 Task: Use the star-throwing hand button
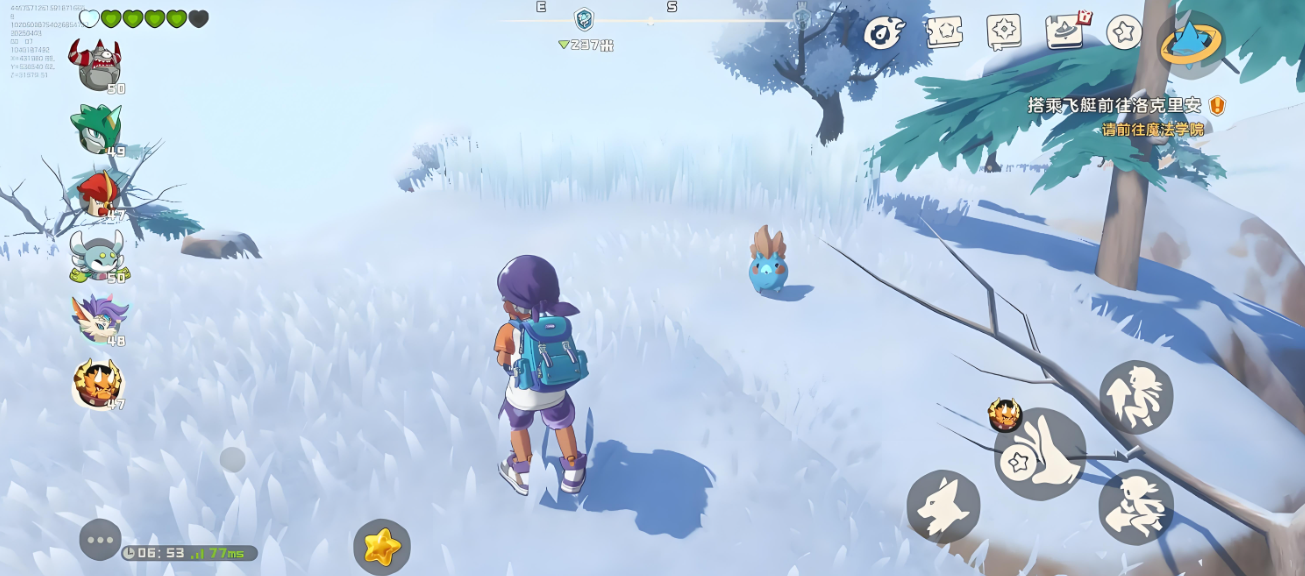pyautogui.click(x=1040, y=454)
